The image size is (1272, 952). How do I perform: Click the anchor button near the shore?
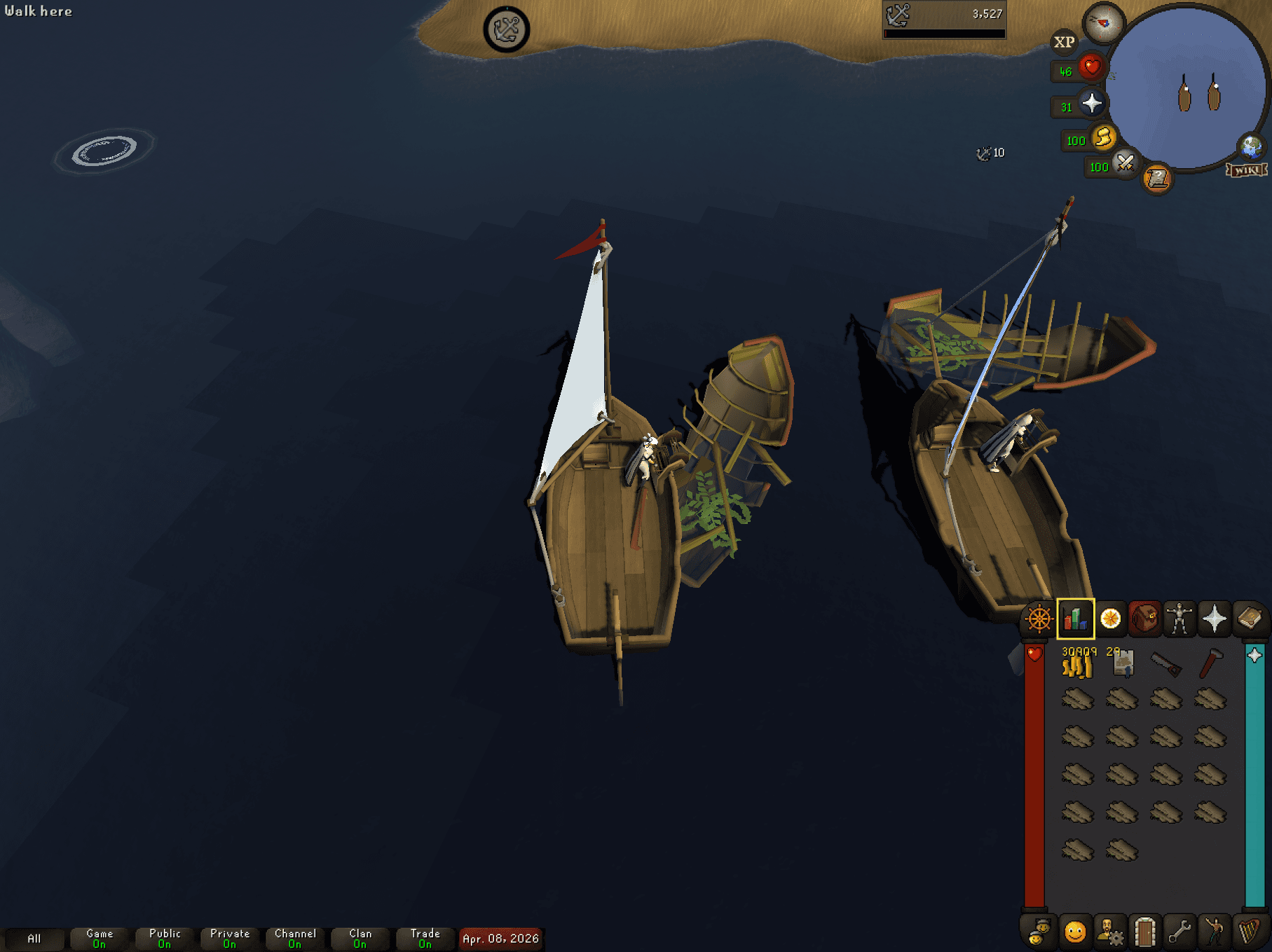pos(506,29)
